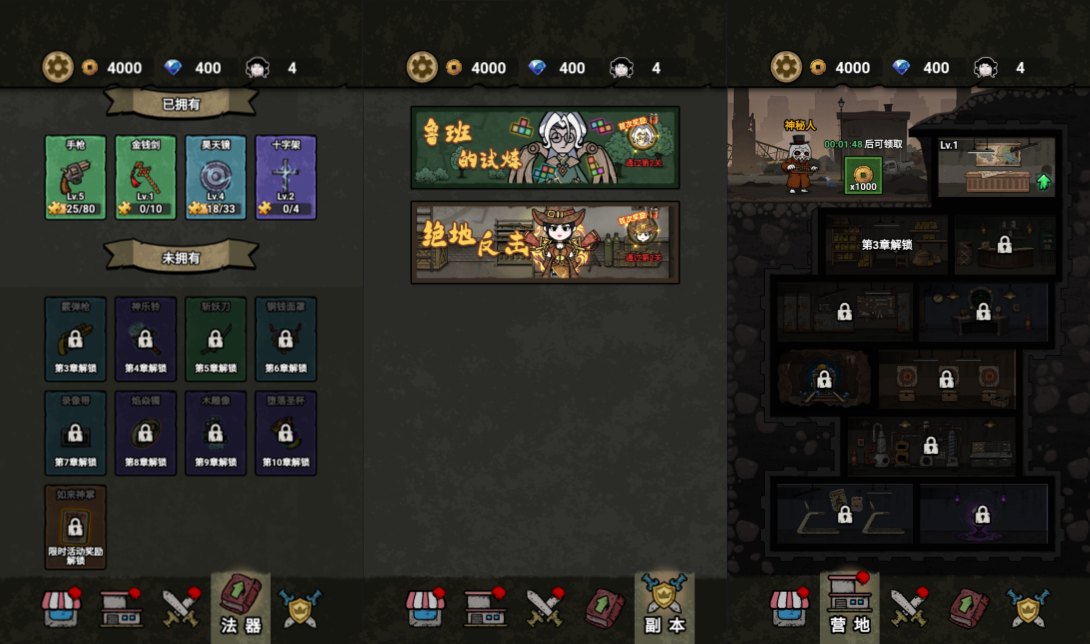Claim the x1000 coin reward box

point(862,174)
